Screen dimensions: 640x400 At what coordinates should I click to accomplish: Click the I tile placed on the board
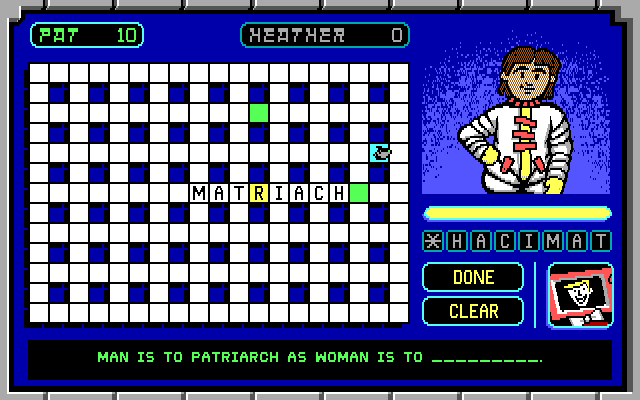click(x=279, y=193)
